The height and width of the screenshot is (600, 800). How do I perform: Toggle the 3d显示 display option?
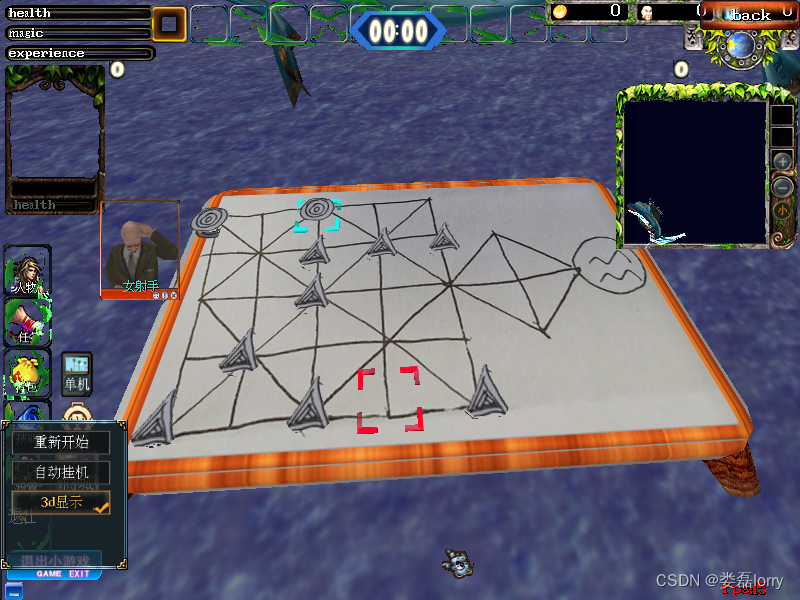pyautogui.click(x=61, y=502)
